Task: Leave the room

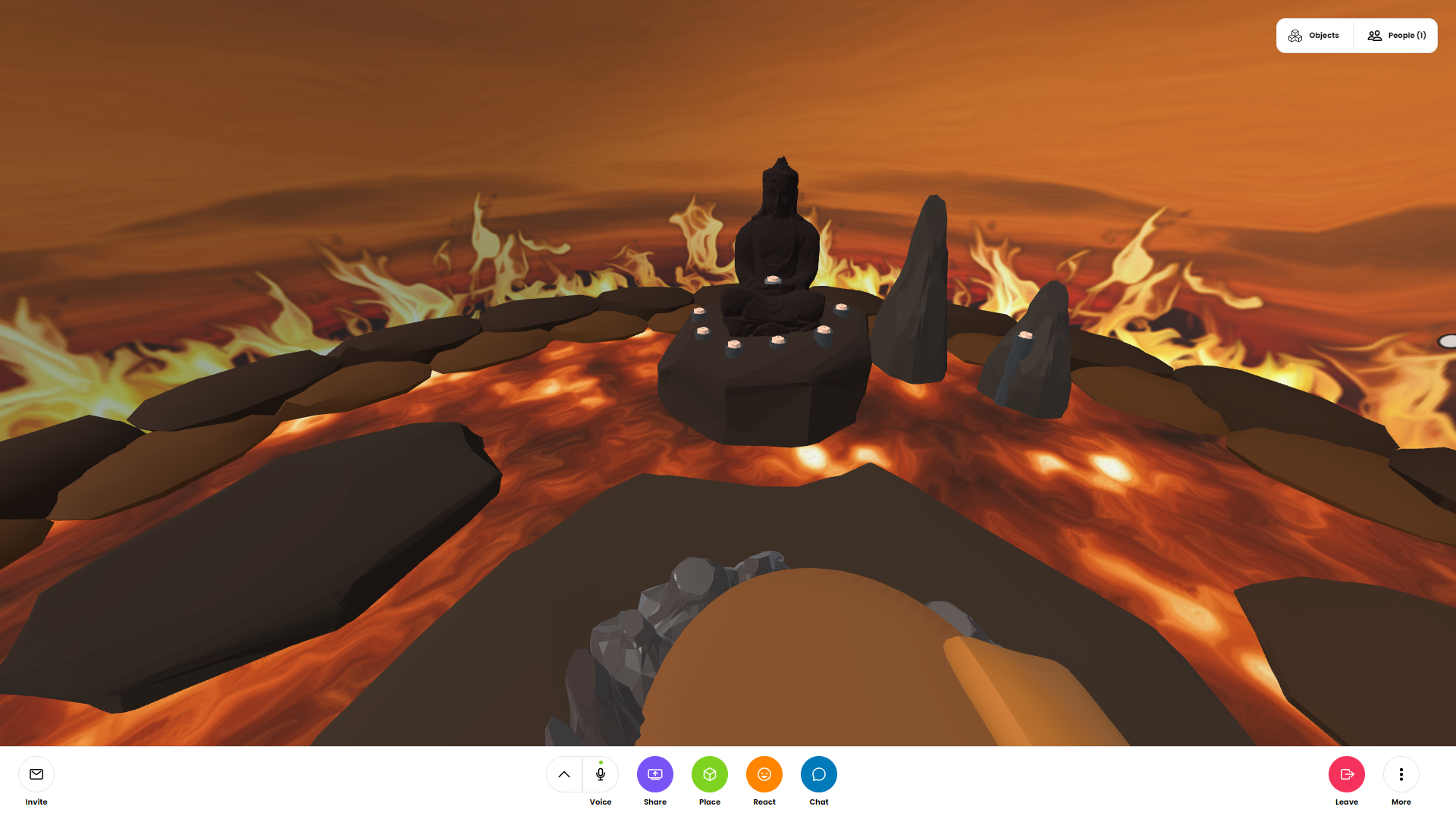Action: [x=1347, y=774]
